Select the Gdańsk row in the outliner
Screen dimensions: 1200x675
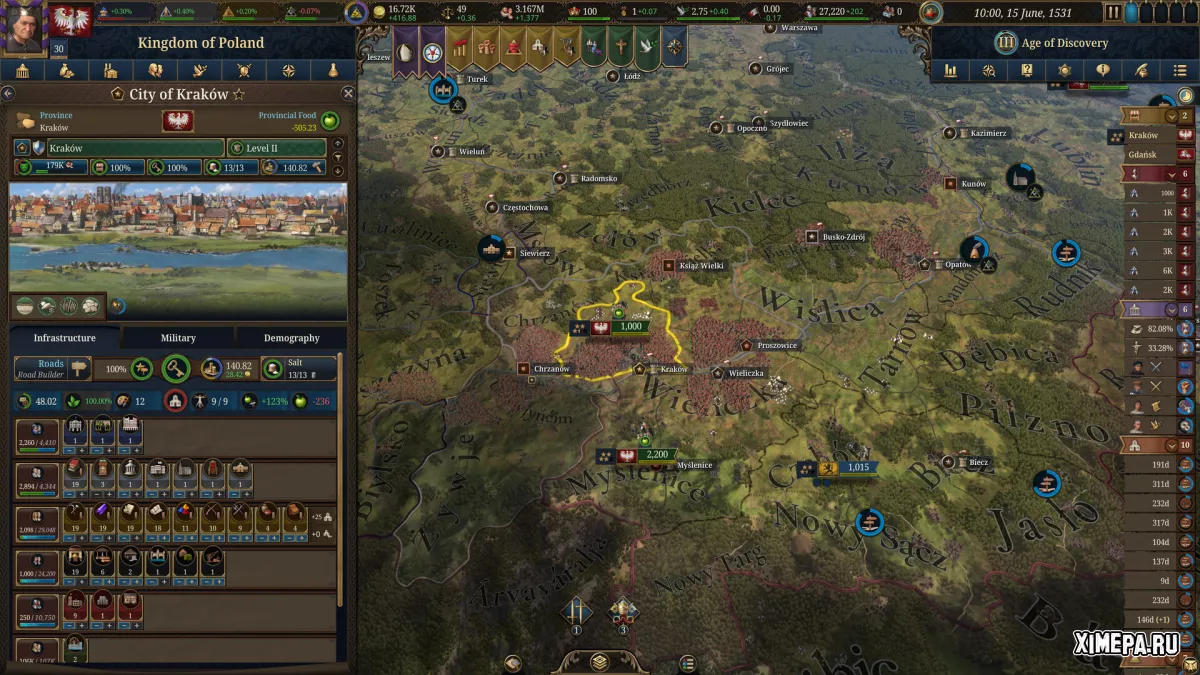pos(1145,154)
